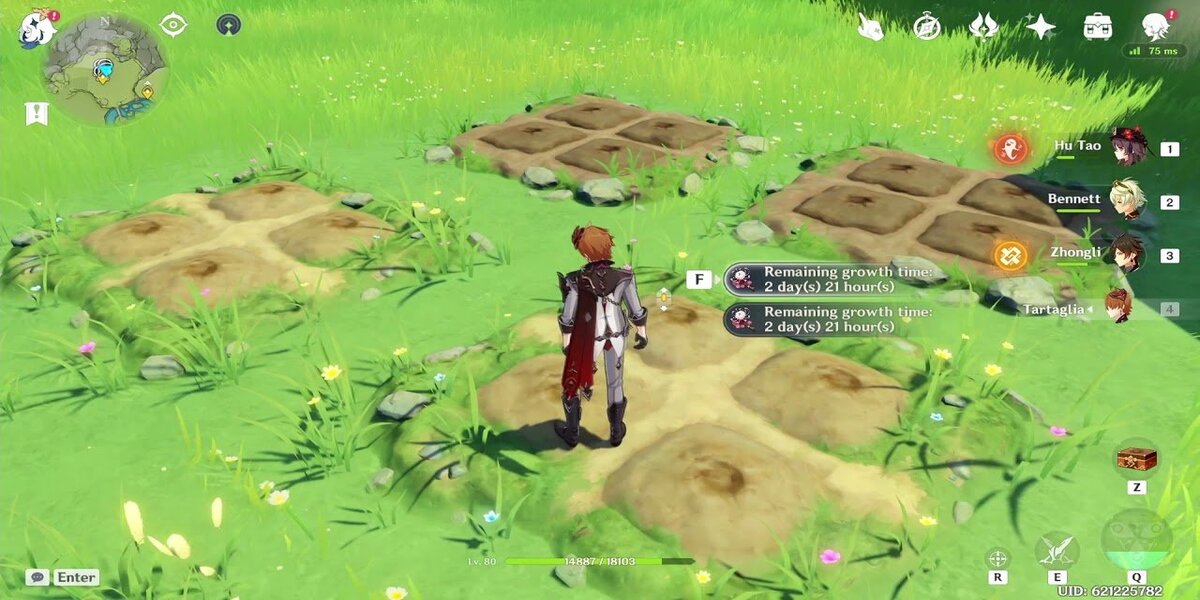Open the compass Adventurer Handbook icon
Image resolution: width=1200 pixels, height=600 pixels.
tap(927, 27)
